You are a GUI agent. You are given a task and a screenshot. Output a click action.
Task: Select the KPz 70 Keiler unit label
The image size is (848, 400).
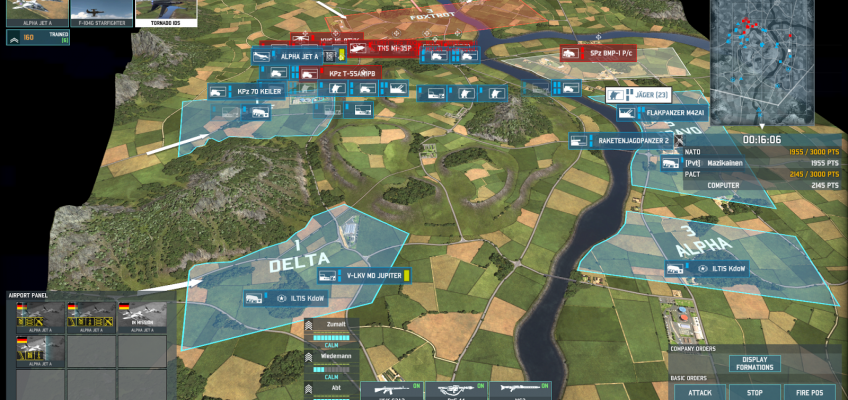(257, 91)
